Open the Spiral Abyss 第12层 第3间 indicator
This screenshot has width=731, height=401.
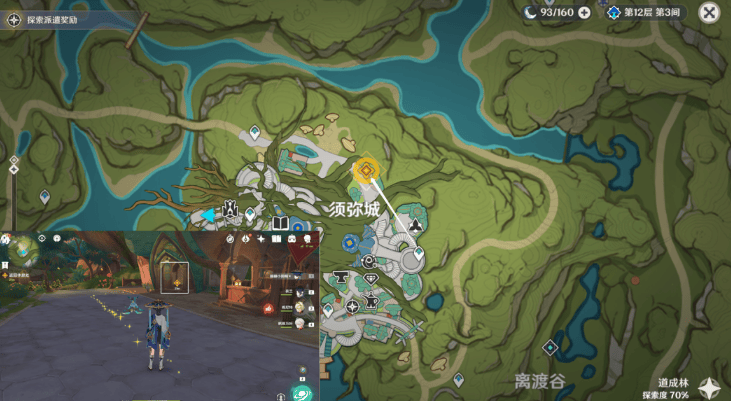point(646,13)
